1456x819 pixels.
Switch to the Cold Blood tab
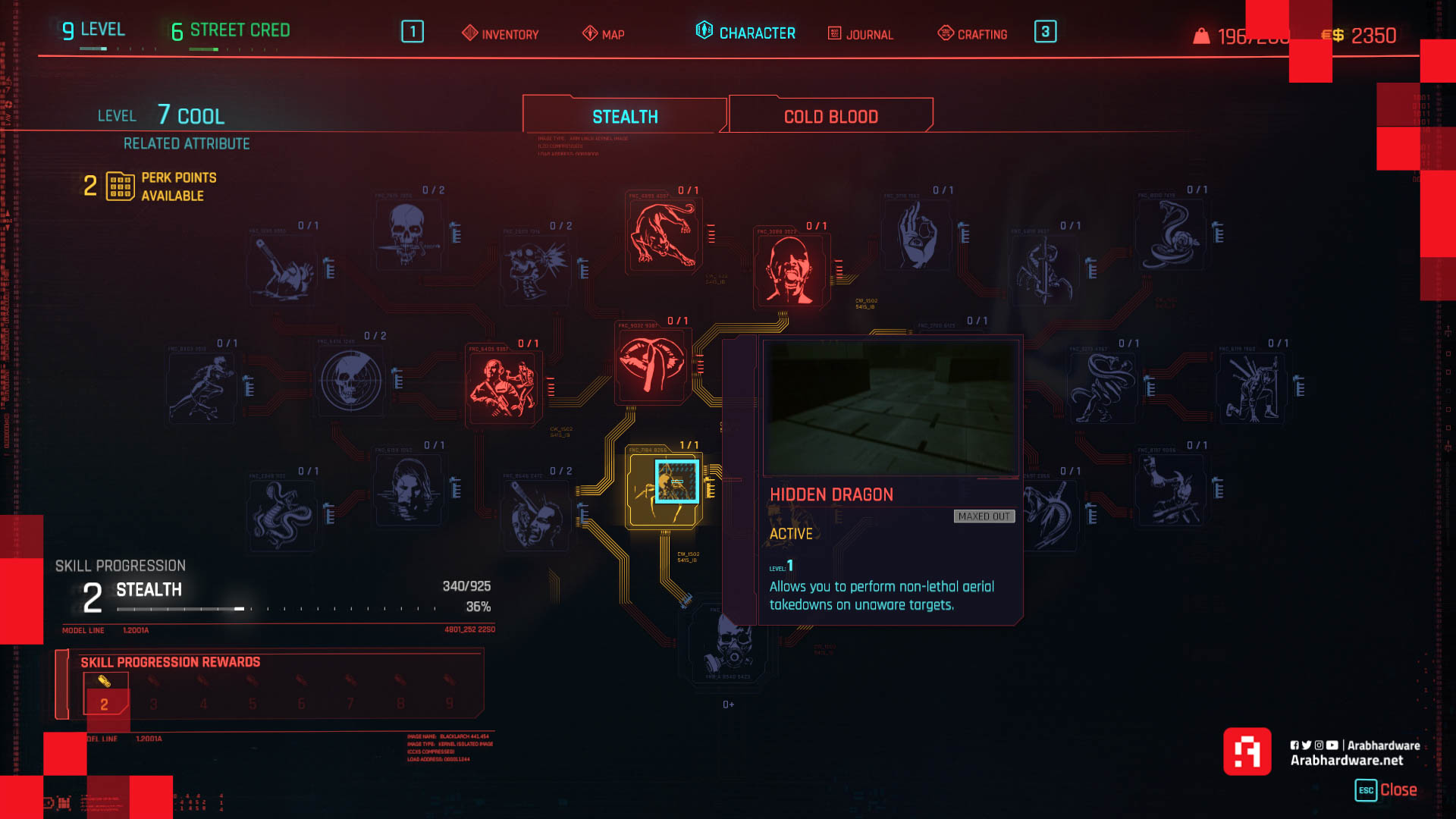tap(830, 117)
